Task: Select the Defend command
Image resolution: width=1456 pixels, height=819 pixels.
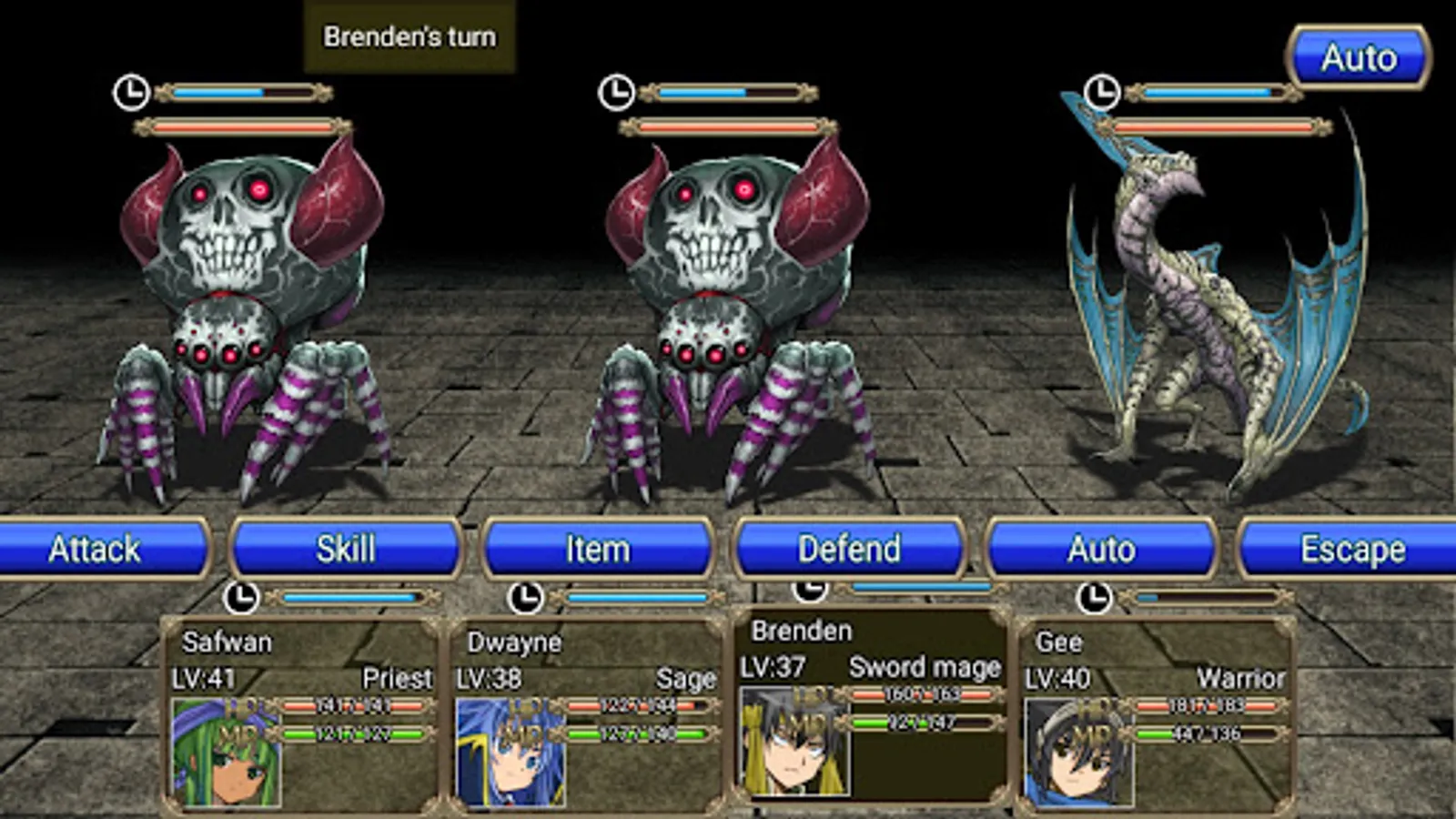Action: tap(849, 549)
